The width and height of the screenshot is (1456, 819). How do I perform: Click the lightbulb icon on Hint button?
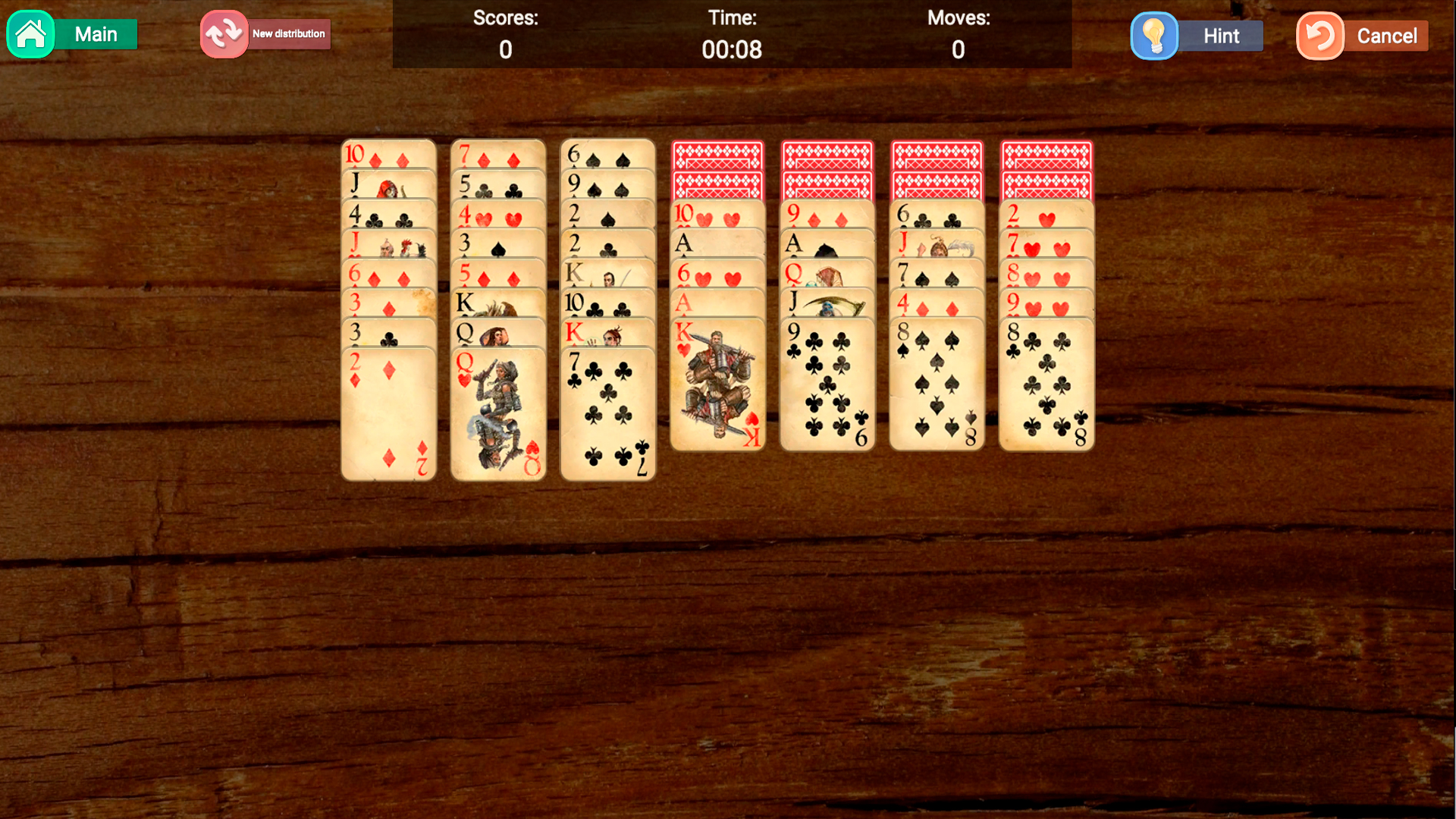1154,35
